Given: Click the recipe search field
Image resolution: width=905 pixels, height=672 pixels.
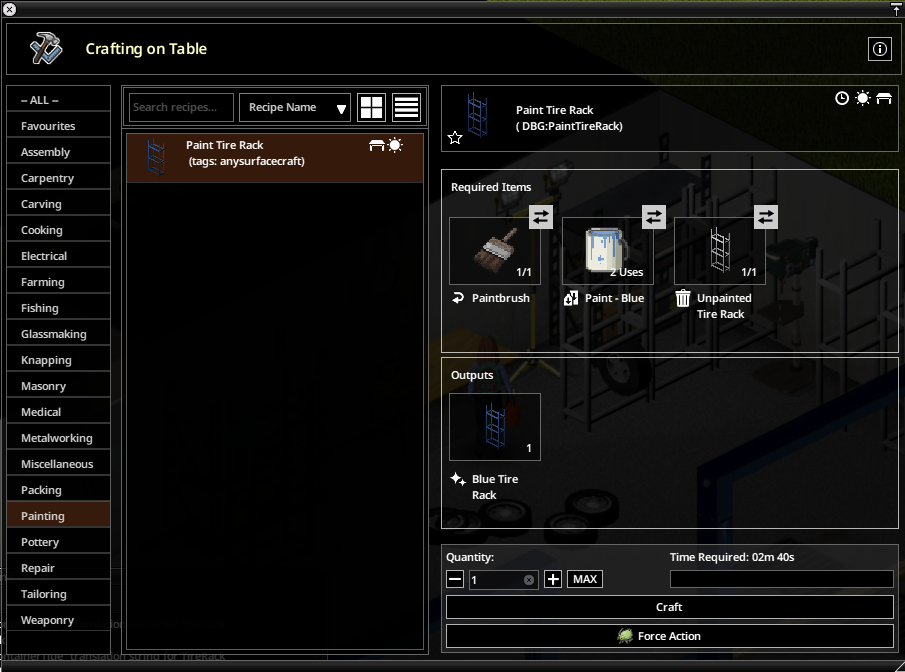Looking at the screenshot, I should tap(181, 107).
